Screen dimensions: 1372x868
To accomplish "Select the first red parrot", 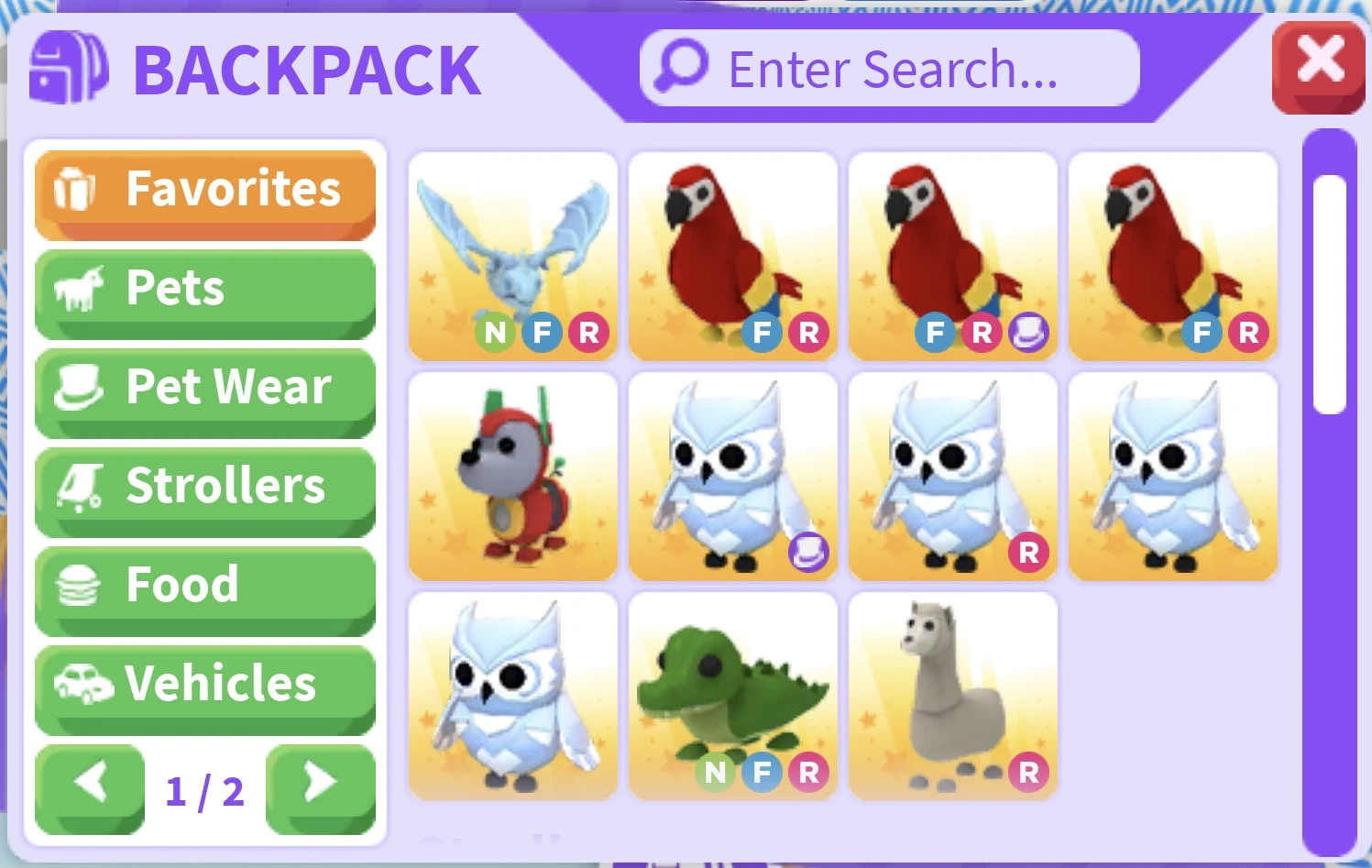I will click(733, 255).
